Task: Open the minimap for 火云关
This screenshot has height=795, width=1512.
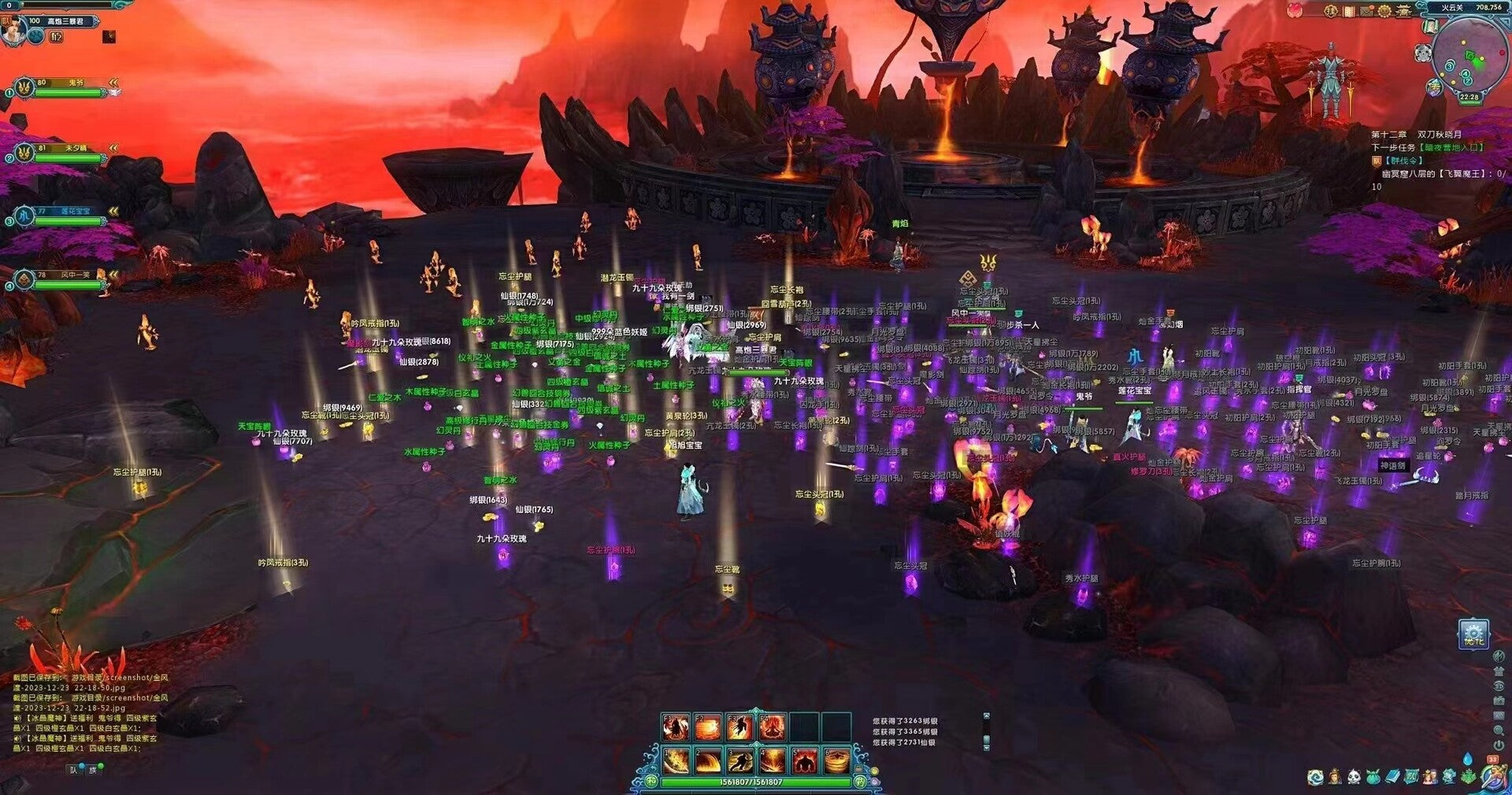Action: click(x=1469, y=57)
